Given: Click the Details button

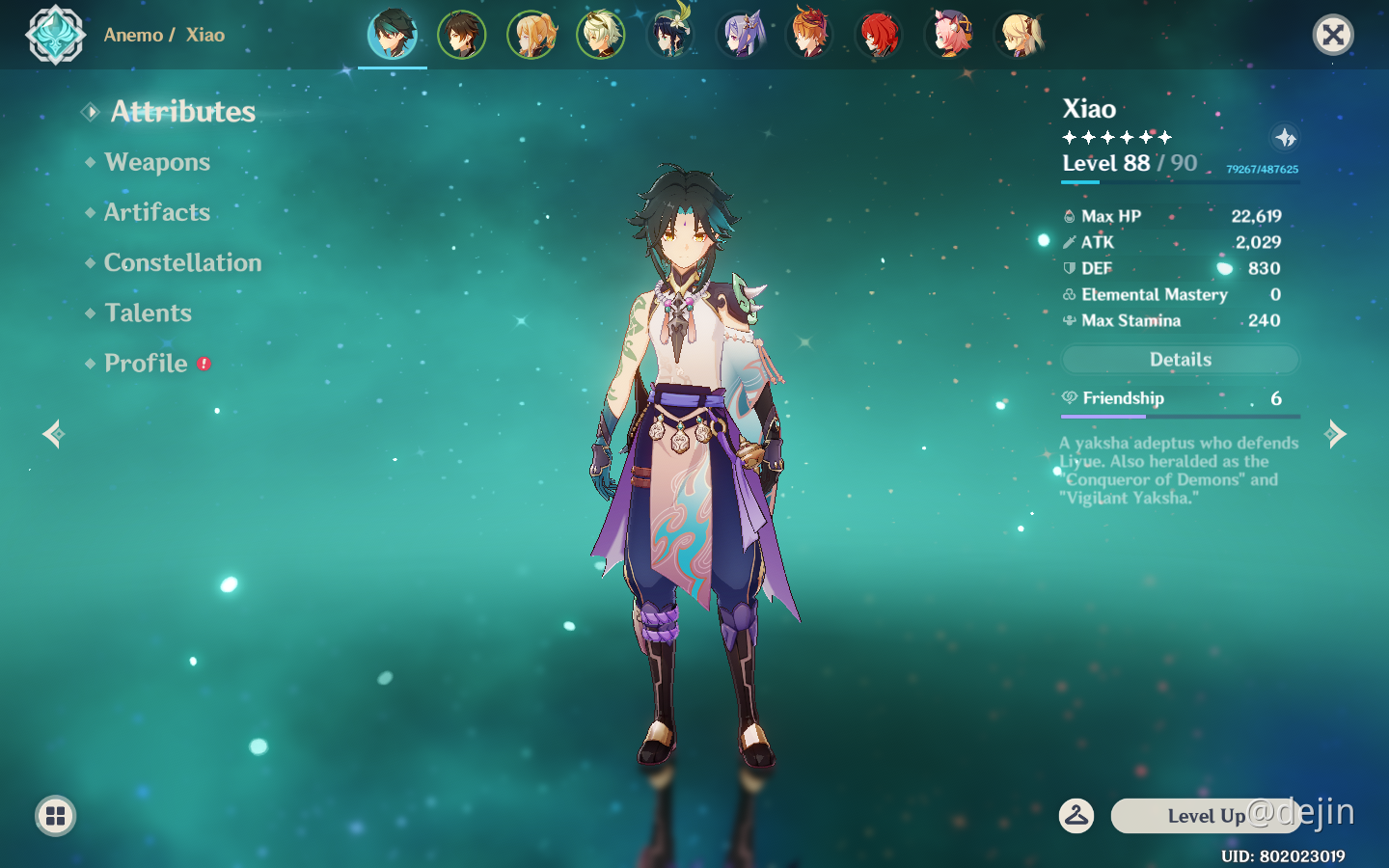Looking at the screenshot, I should point(1180,359).
